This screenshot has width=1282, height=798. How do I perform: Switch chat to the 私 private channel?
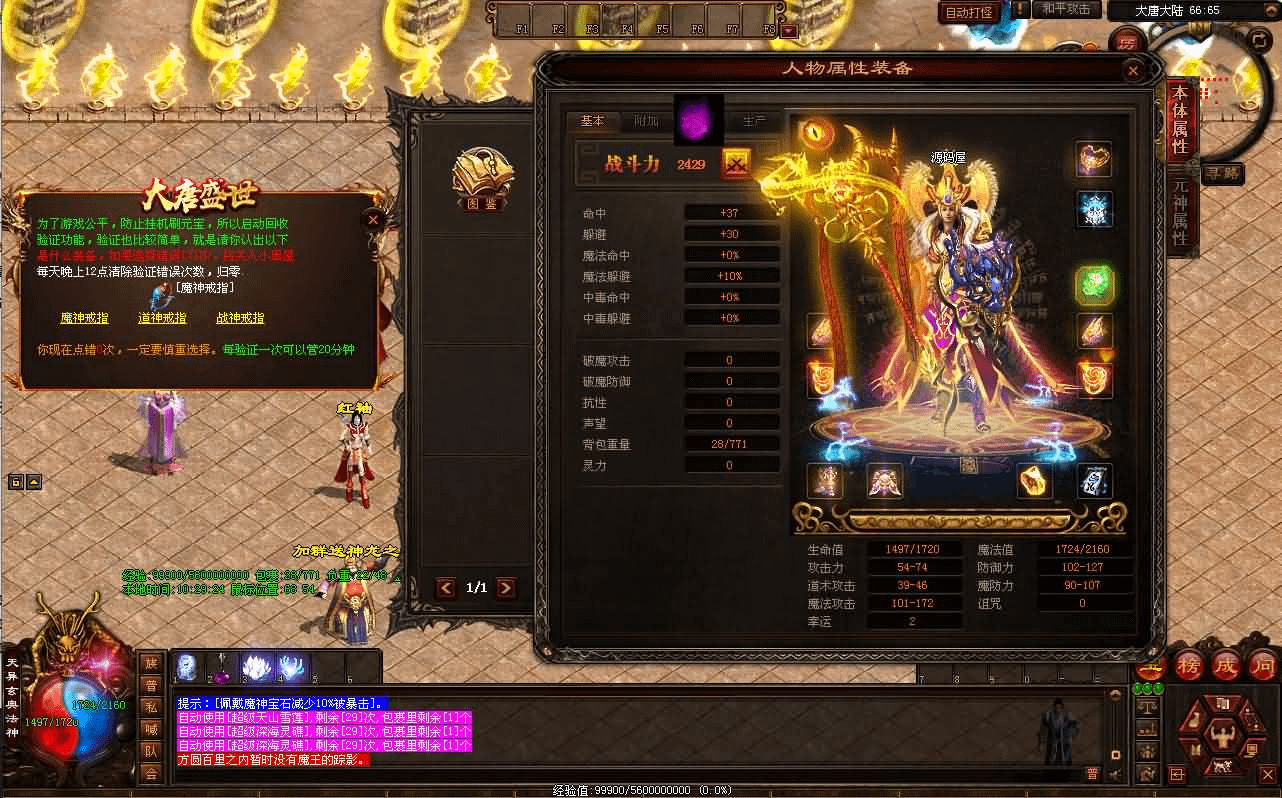pos(151,707)
